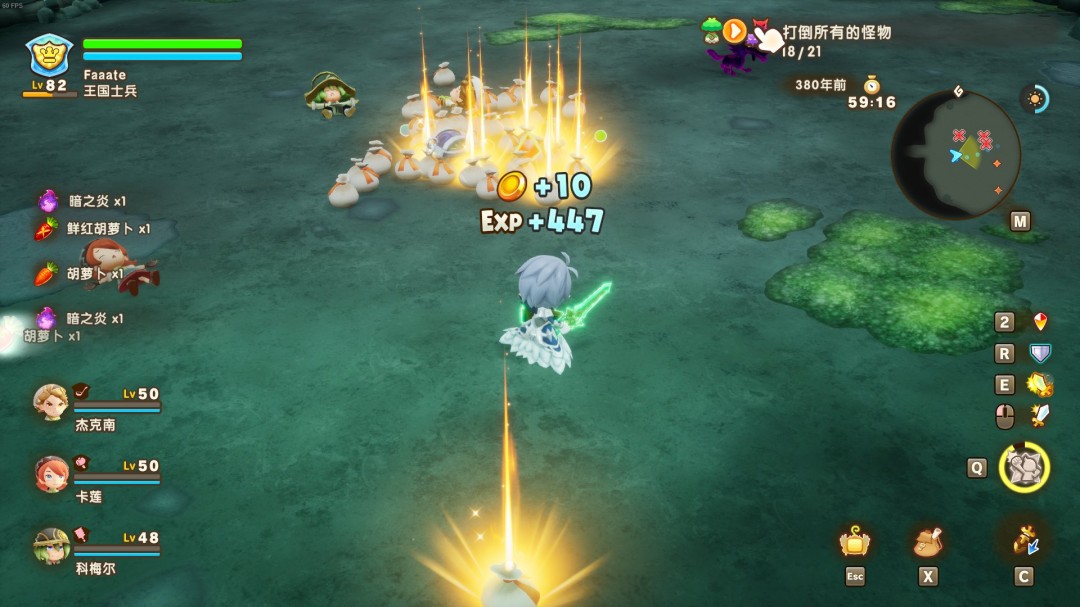This screenshot has width=1080, height=607.
Task: Open the bag inventory icon
Action: coord(928,543)
